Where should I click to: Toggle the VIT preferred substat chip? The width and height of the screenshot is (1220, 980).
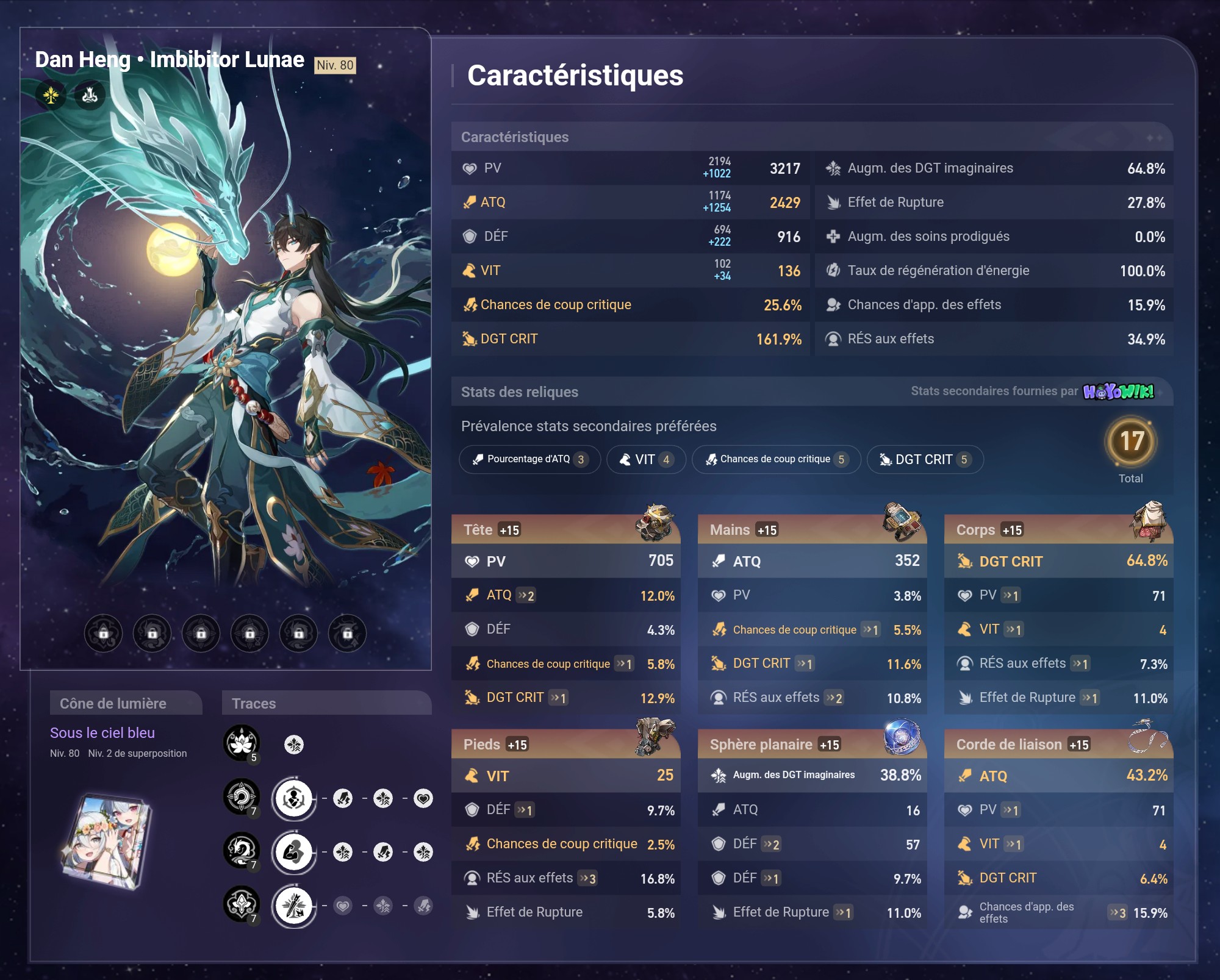pos(645,460)
